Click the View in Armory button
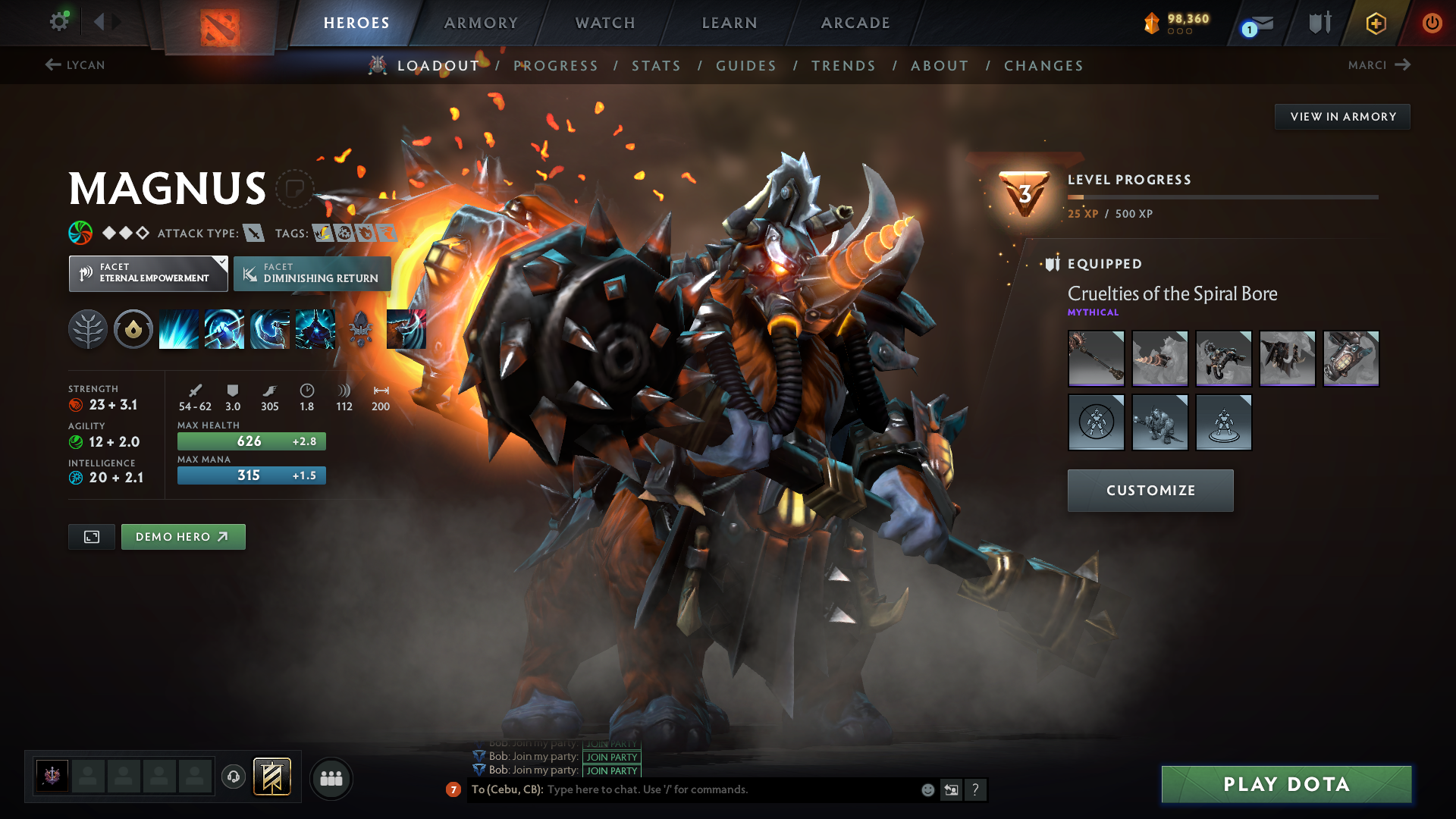The width and height of the screenshot is (1456, 819). 1342,117
